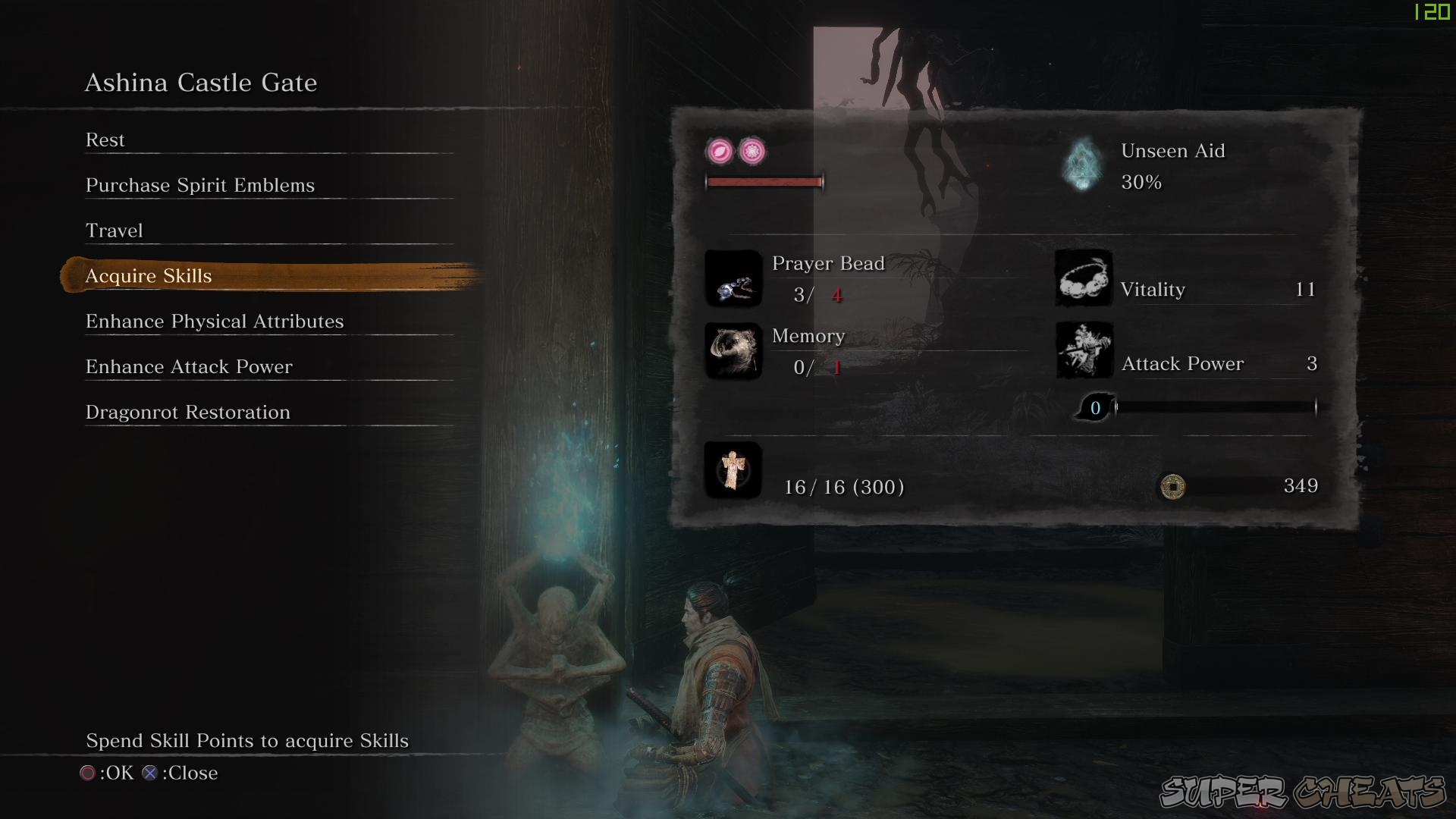Screen dimensions: 1456x819
Task: Select Enhance Physical Attributes
Action: 215,322
